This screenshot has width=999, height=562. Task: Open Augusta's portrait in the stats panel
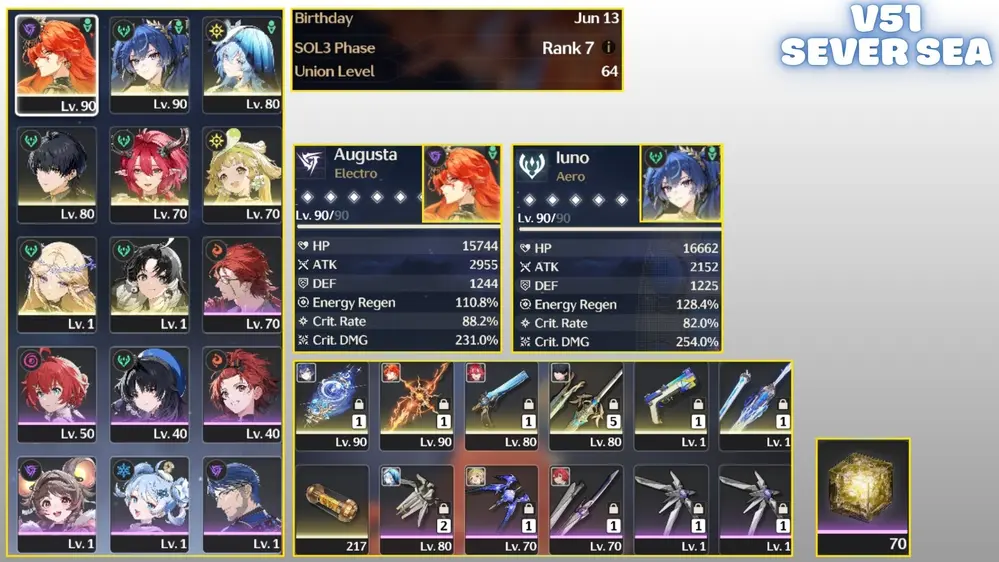[x=462, y=184]
